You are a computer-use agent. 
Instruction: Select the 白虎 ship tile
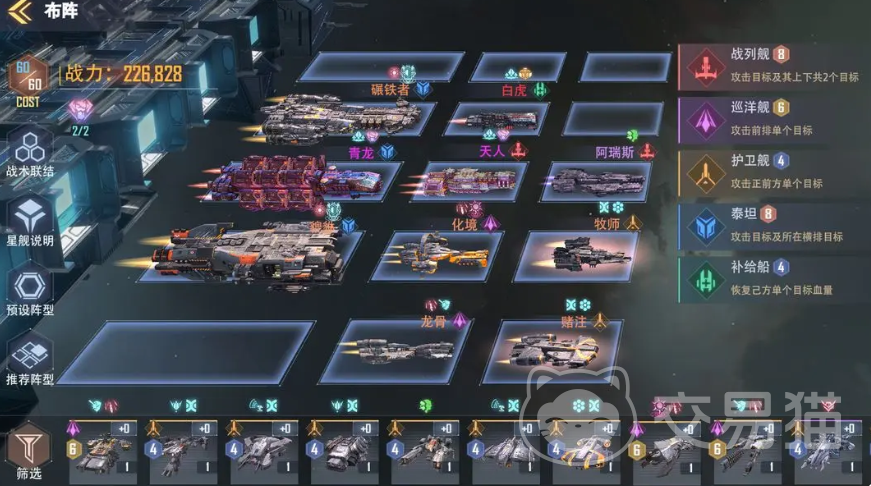(500, 119)
